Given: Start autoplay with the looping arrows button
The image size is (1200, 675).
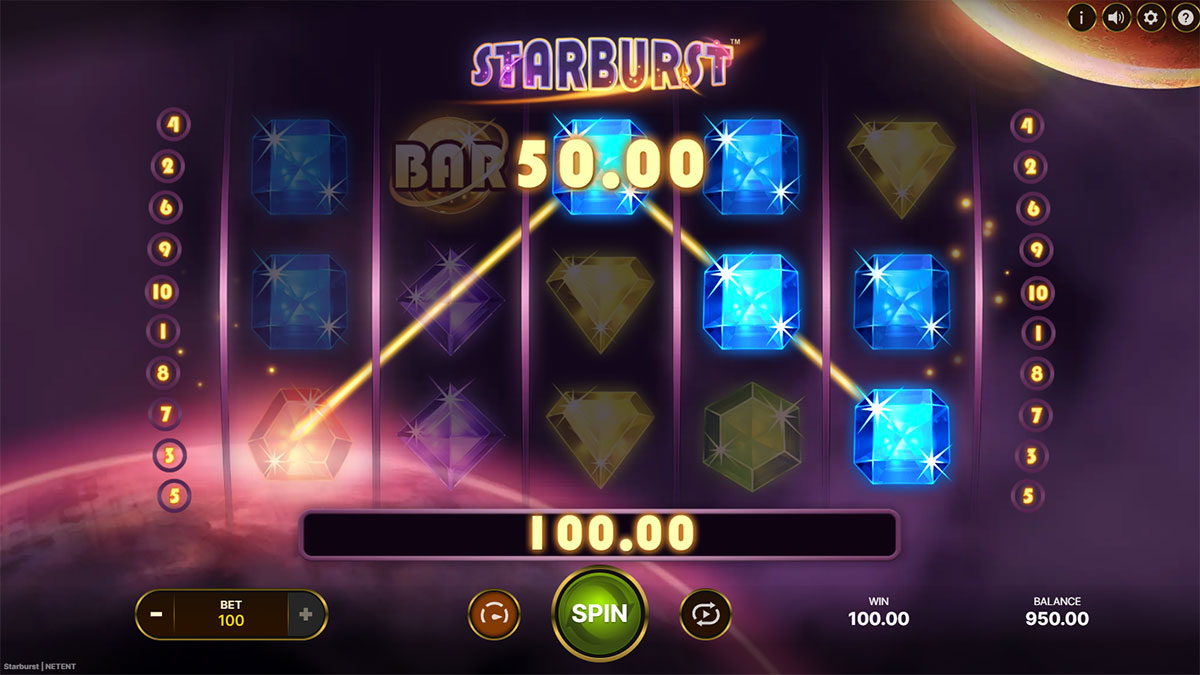Looking at the screenshot, I should click(706, 614).
